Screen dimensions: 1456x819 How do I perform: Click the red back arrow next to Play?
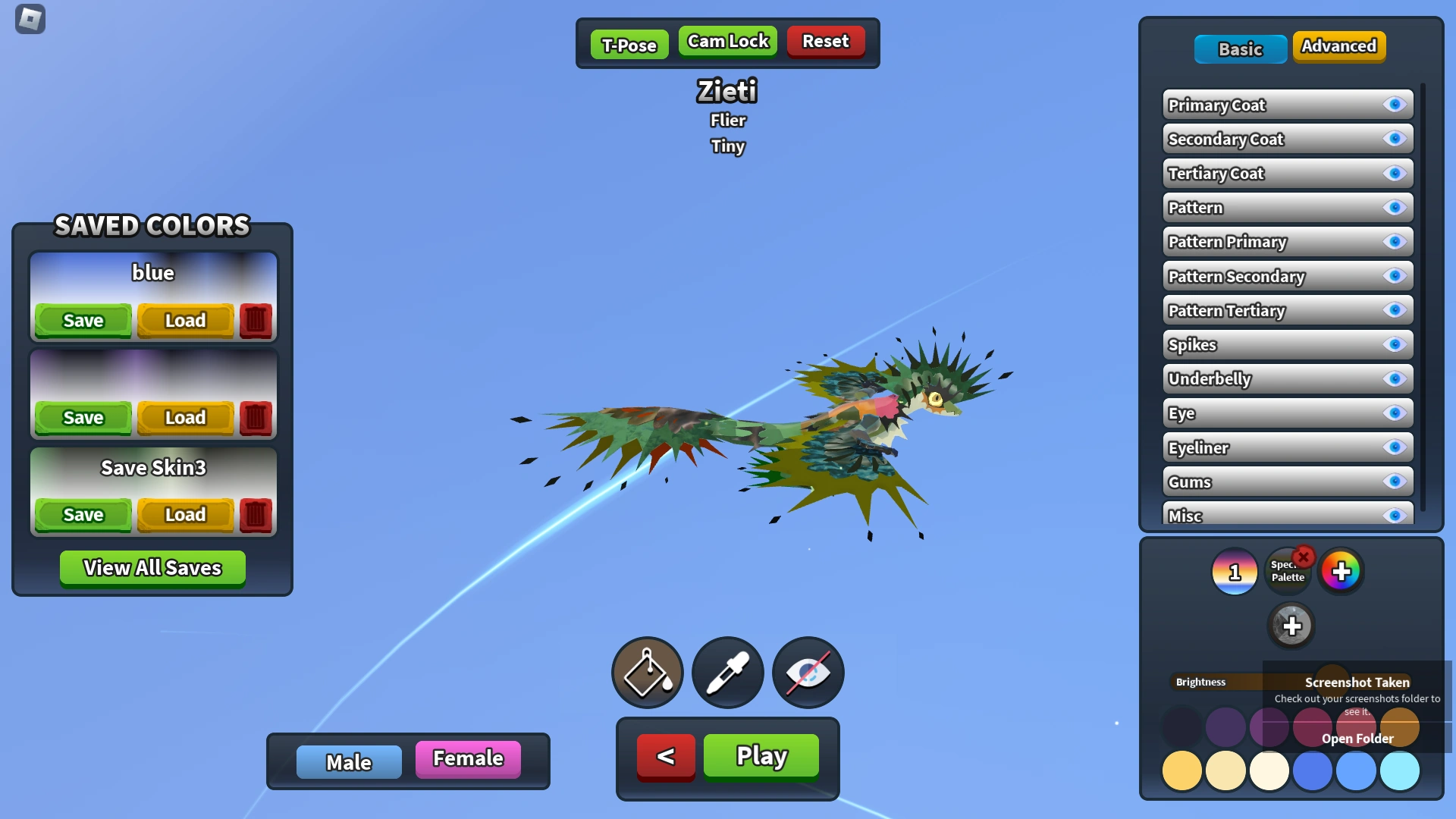[x=665, y=756]
